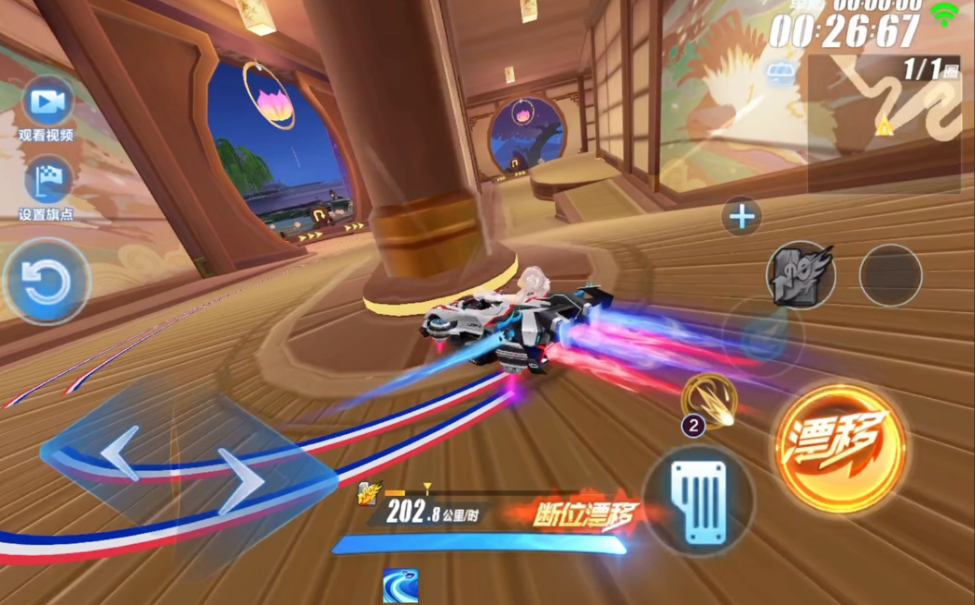Viewport: 975px width, 605px height.
Task: Activate the orange 漂移 drift button
Action: pos(839,448)
